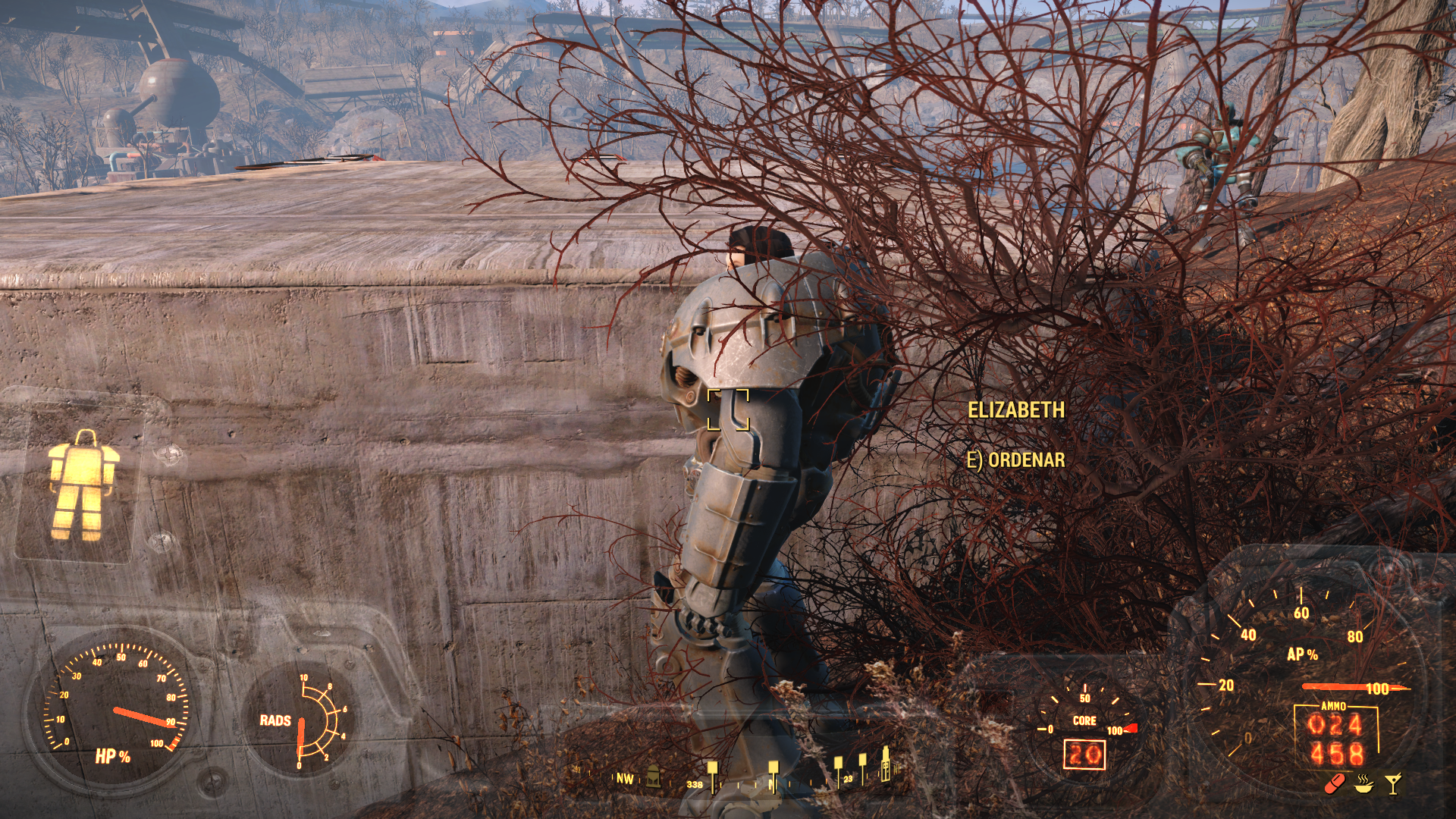The image size is (1456, 819).
Task: Click the vault dome marker on the compass
Action: pyautogui.click(x=653, y=776)
